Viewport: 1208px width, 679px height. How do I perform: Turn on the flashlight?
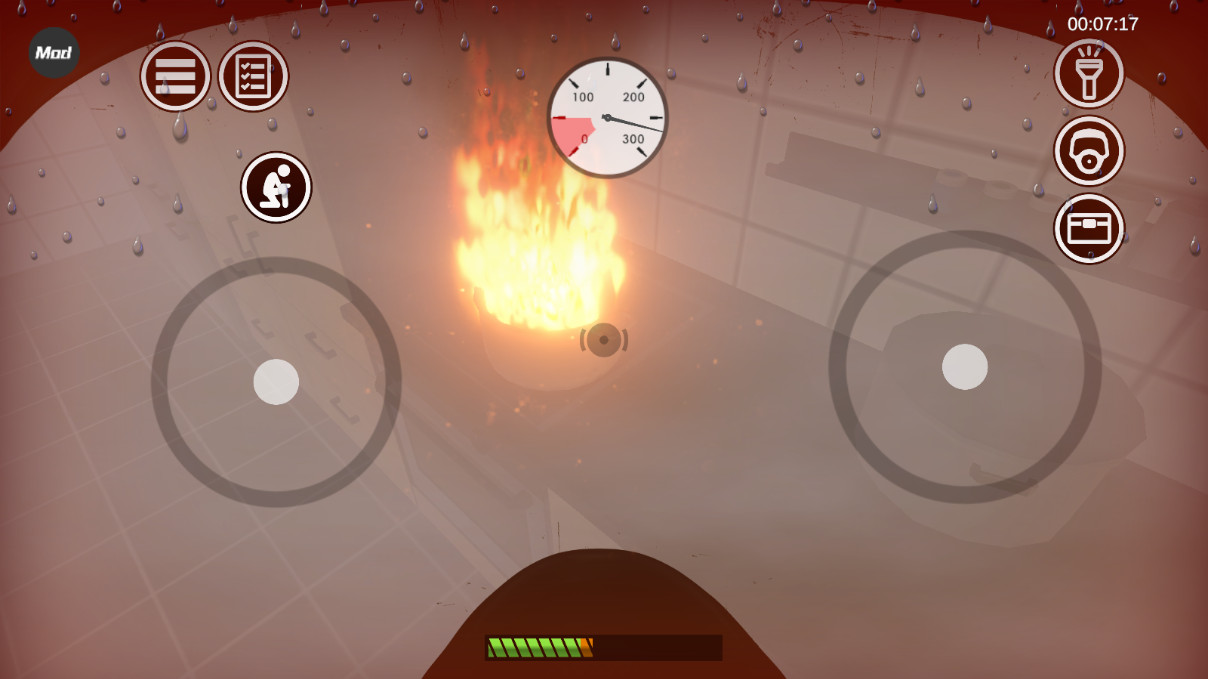pyautogui.click(x=1089, y=73)
